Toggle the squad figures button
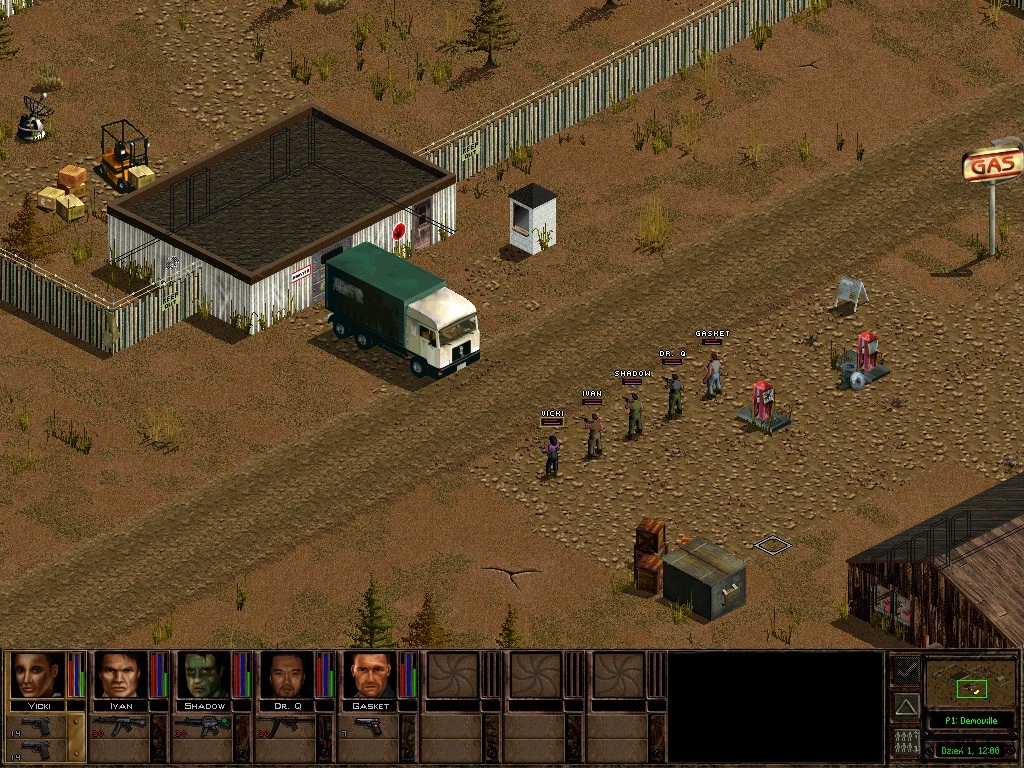Viewport: 1024px width, 768px height. (906, 743)
